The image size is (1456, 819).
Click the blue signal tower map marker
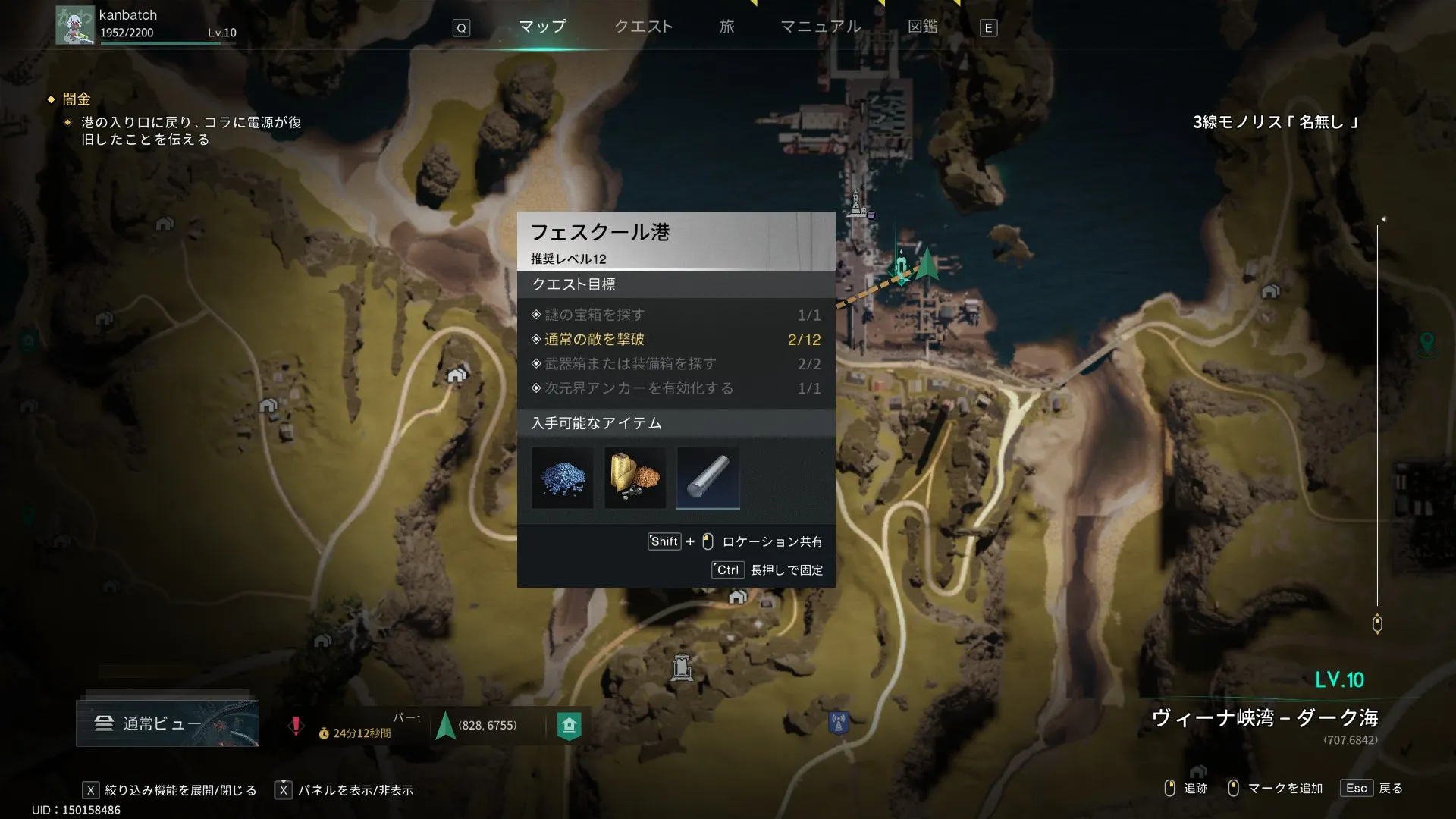tap(838, 722)
